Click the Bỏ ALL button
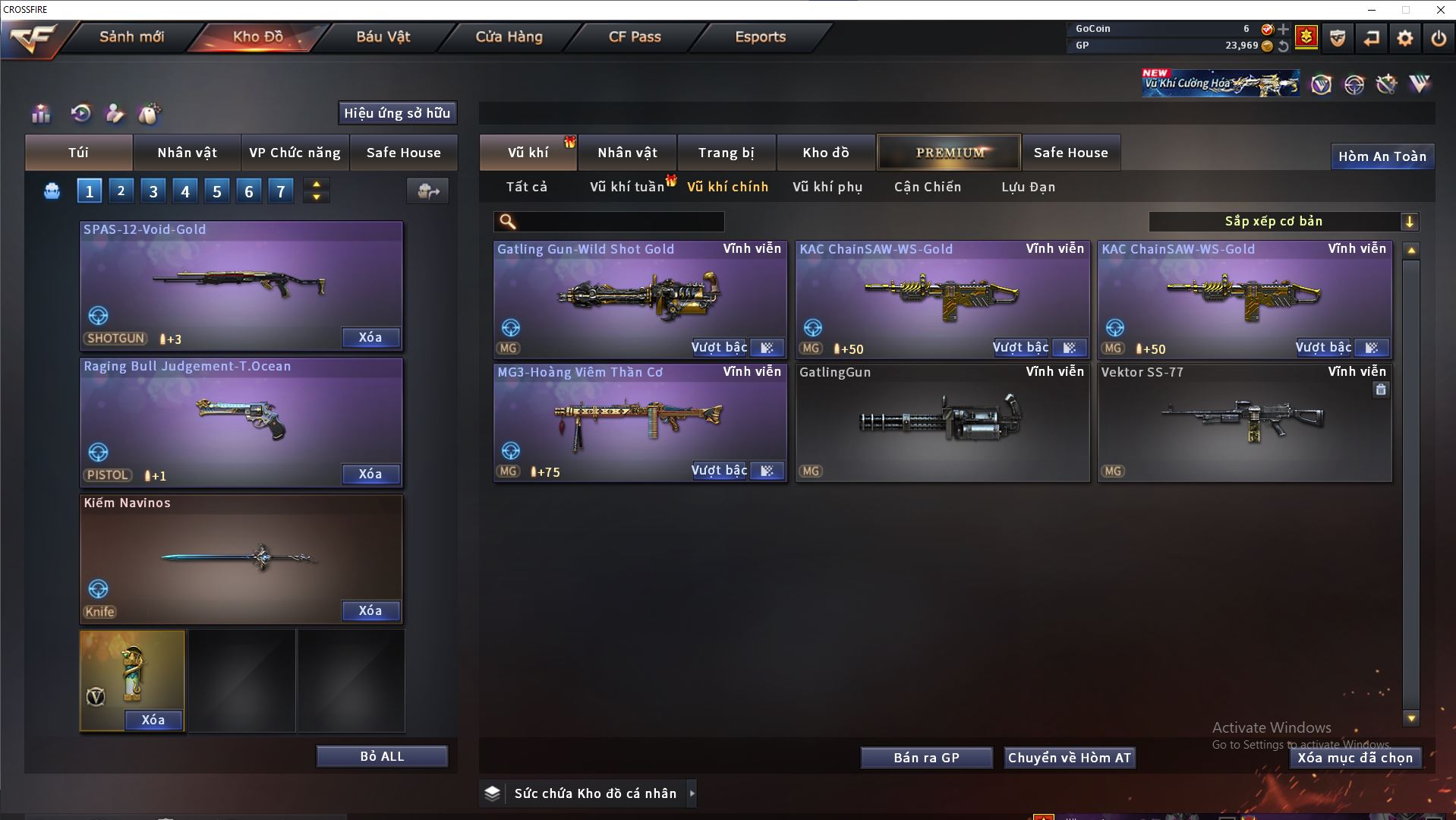 click(x=382, y=756)
